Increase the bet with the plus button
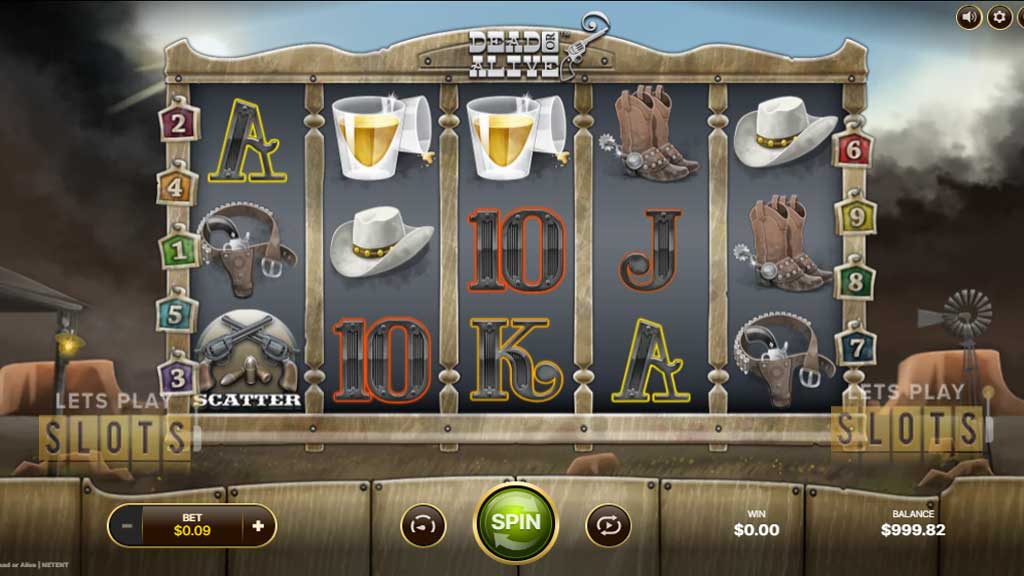The width and height of the screenshot is (1024, 576). click(x=258, y=525)
